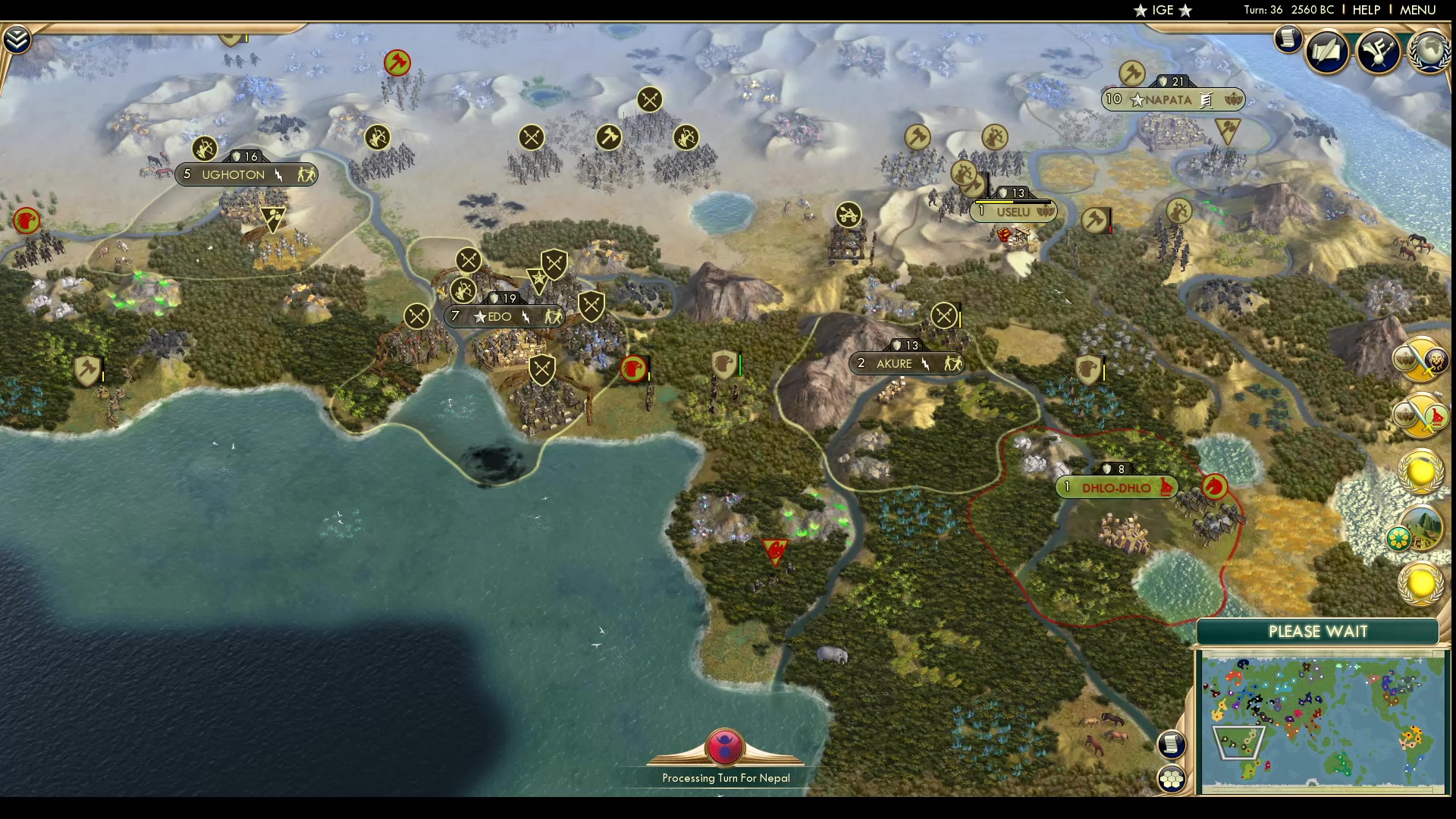
Task: Open the notification scroll icon below the top bar
Action: click(x=1288, y=39)
